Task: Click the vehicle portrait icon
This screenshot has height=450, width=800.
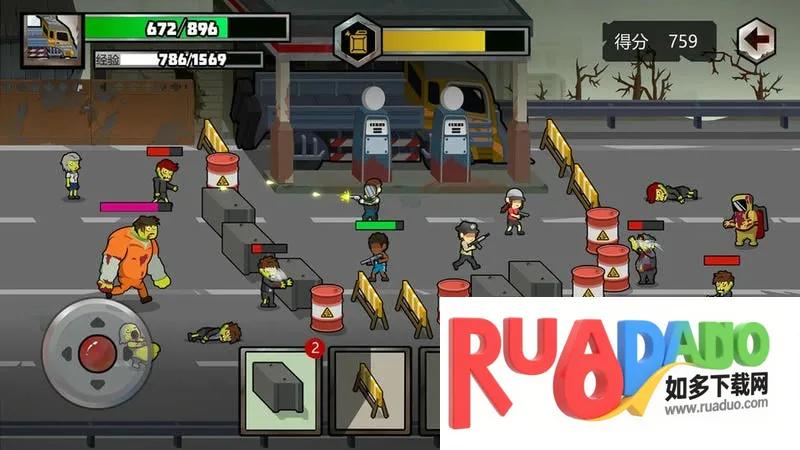Action: coord(49,38)
